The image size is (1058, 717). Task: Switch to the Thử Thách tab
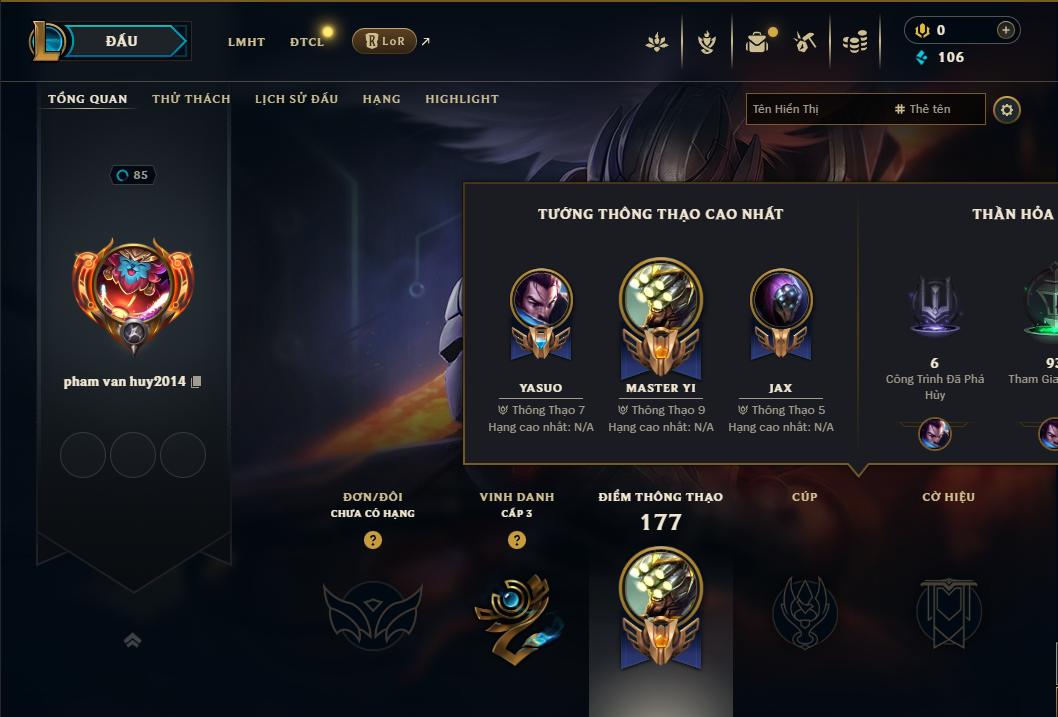pyautogui.click(x=191, y=99)
